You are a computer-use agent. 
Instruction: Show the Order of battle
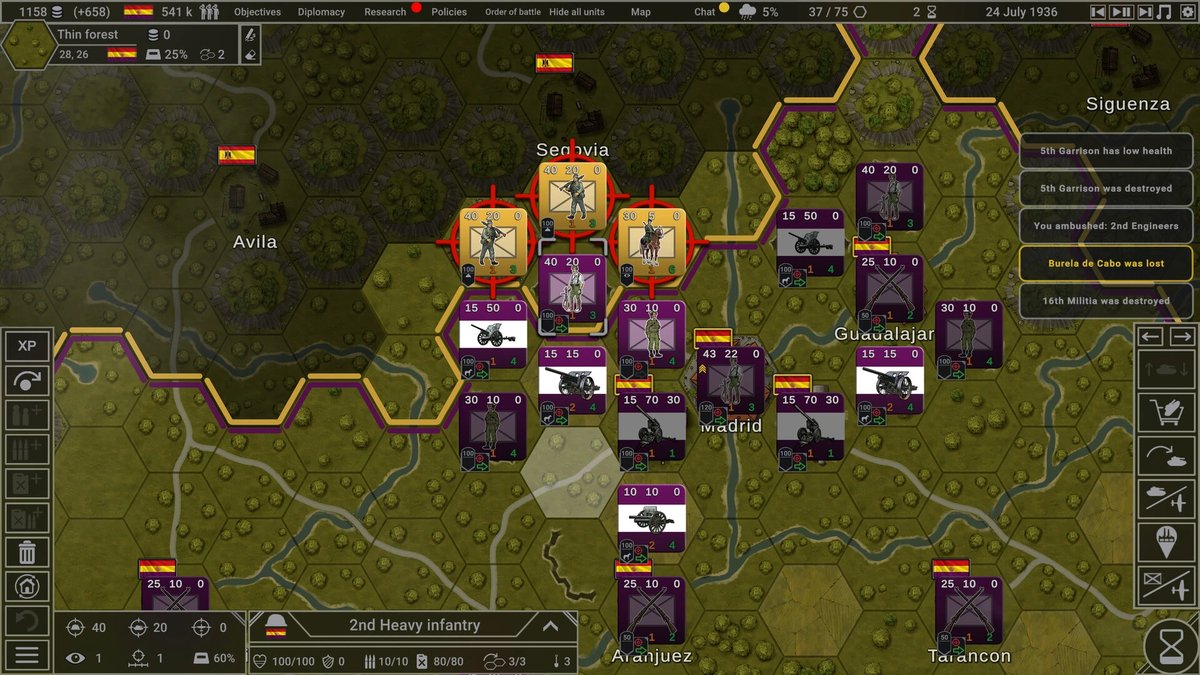coord(513,12)
